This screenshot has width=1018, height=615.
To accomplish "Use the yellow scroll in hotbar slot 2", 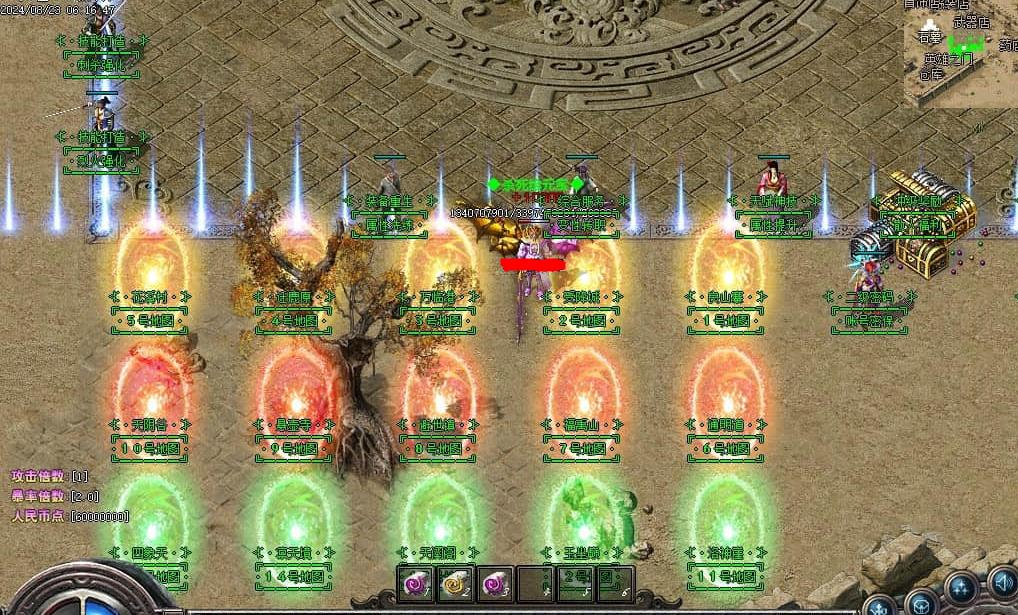I will (453, 584).
